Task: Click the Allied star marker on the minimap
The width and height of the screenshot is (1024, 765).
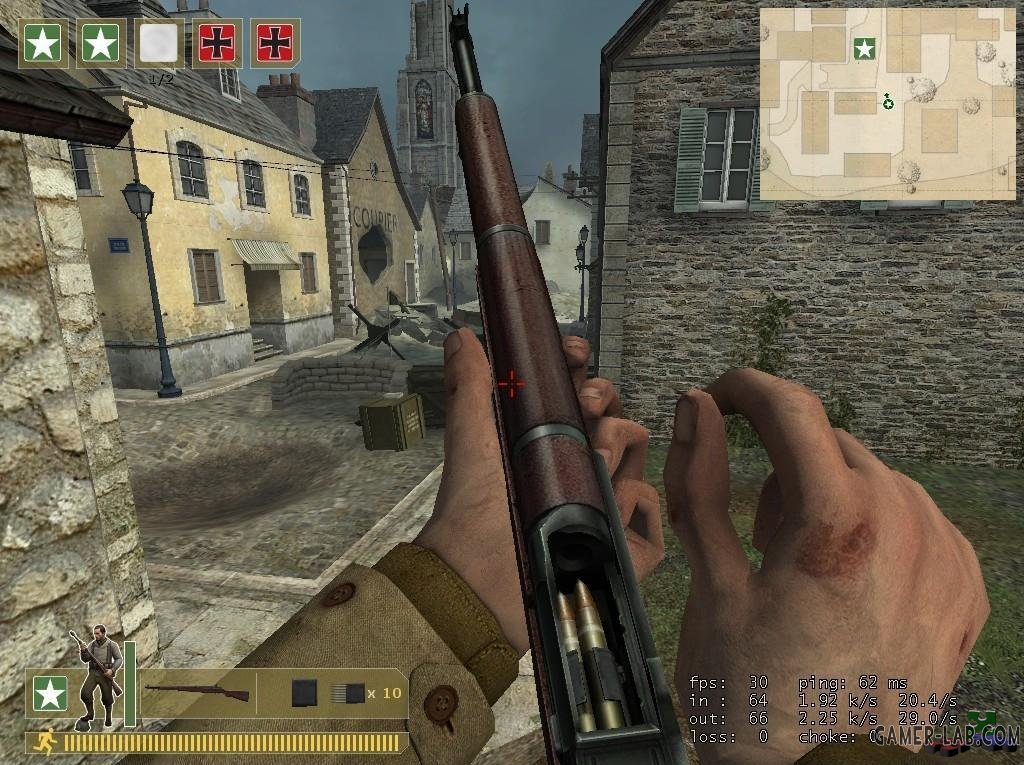Action: pos(864,47)
